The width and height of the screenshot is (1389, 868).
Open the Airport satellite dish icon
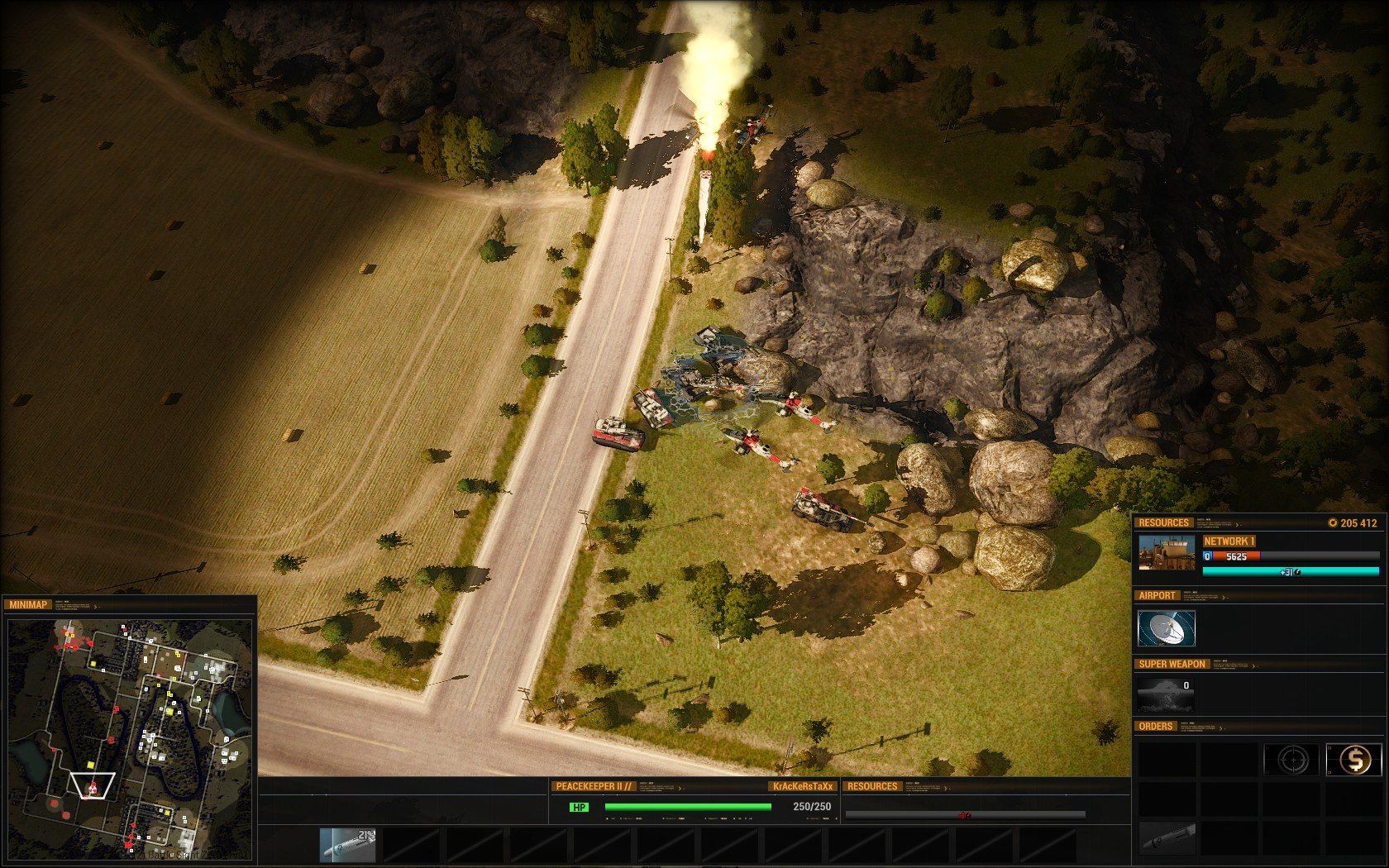click(x=1166, y=629)
